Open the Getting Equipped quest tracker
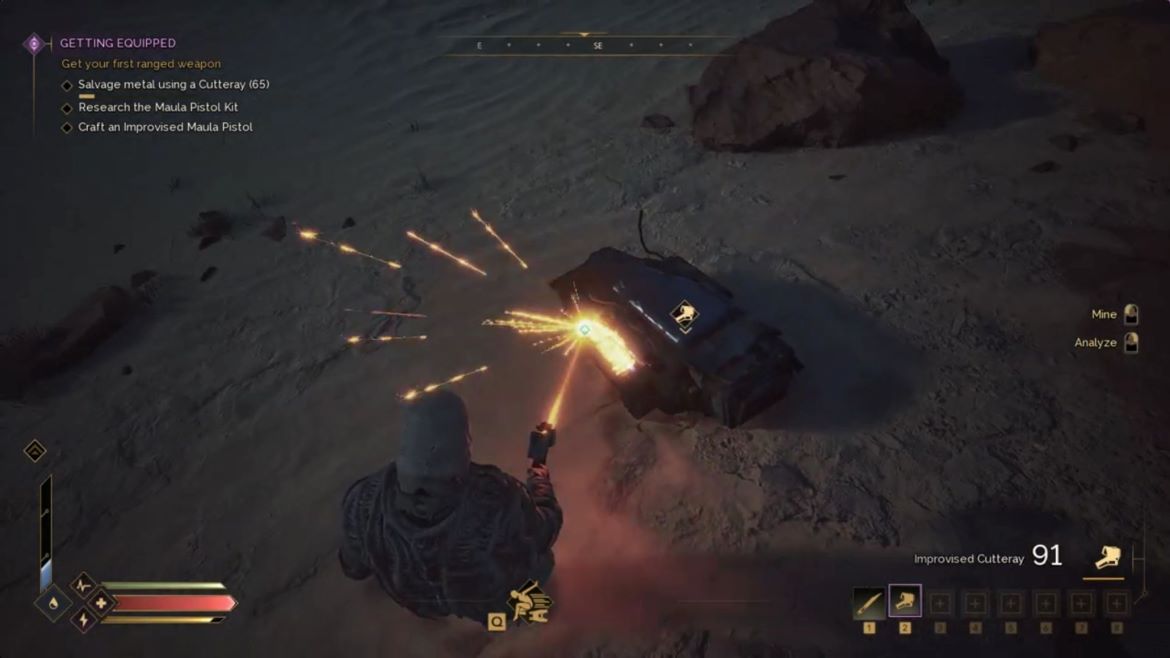 pos(117,43)
